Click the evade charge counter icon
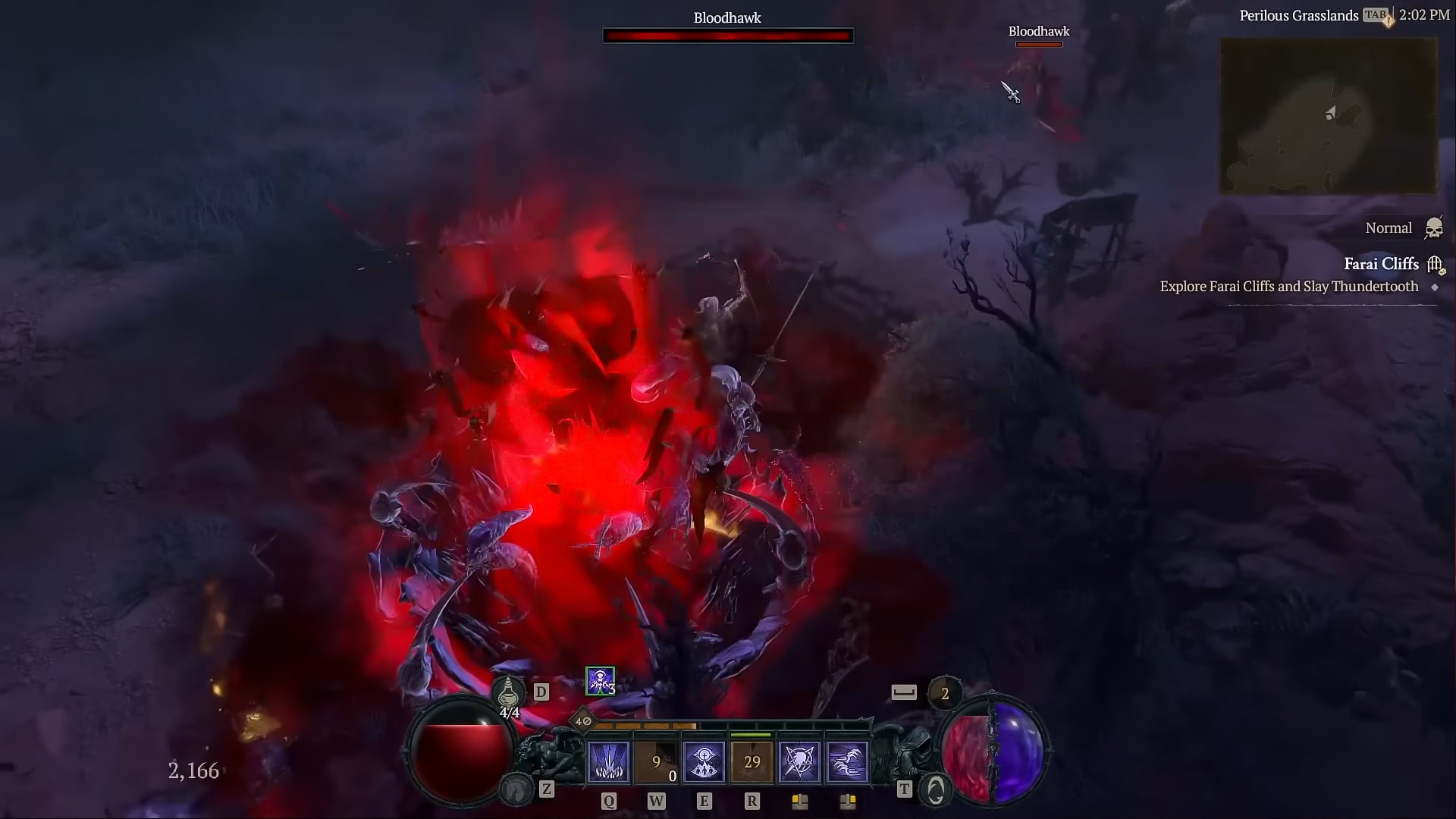The height and width of the screenshot is (819, 1456). point(944,693)
